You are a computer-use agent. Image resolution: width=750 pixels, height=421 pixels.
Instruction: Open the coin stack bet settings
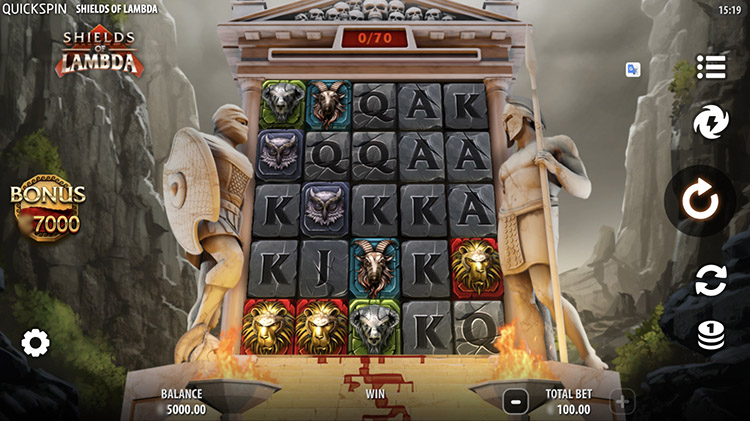pyautogui.click(x=711, y=335)
